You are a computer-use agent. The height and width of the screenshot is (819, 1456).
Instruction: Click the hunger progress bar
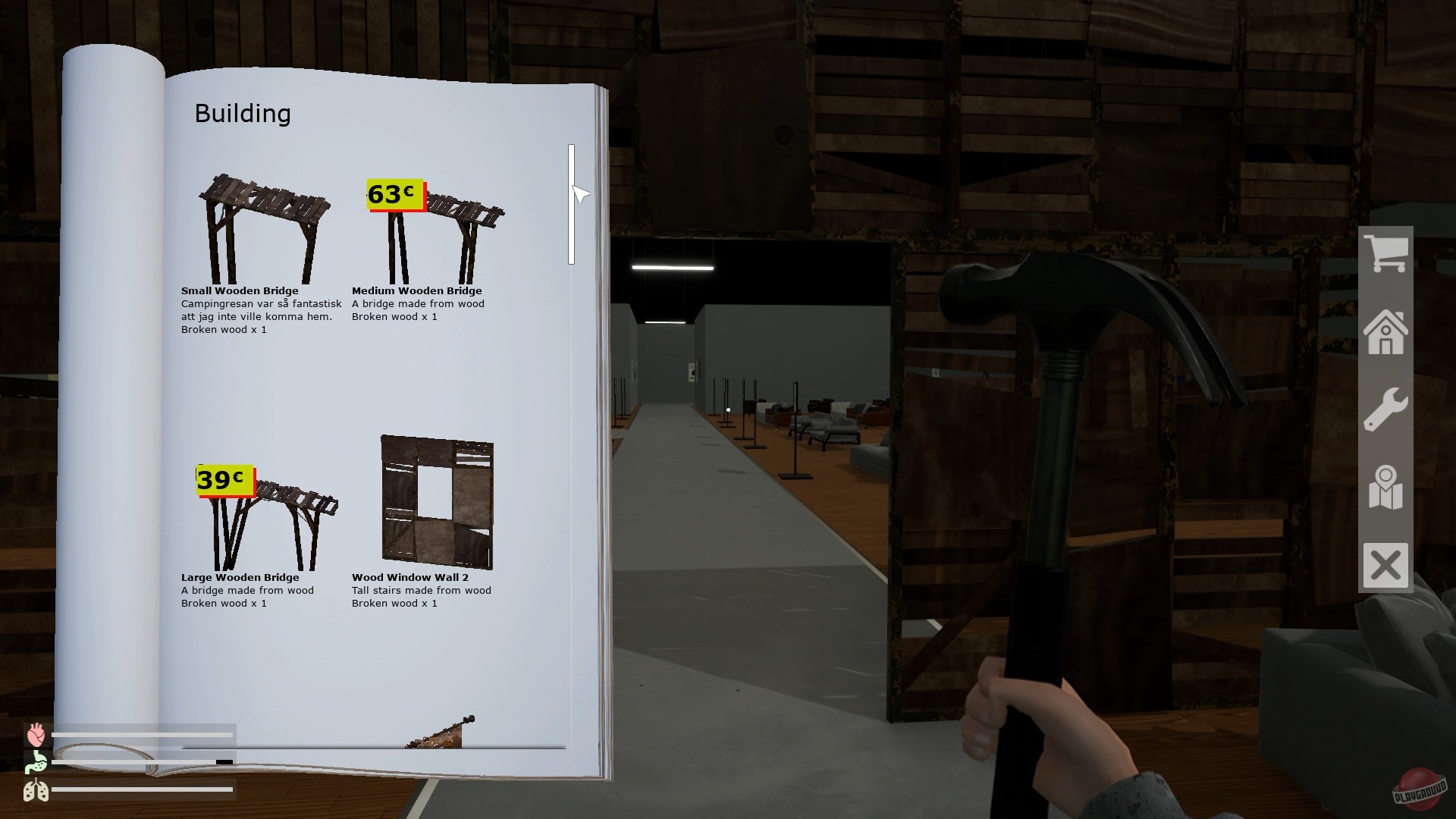(144, 763)
